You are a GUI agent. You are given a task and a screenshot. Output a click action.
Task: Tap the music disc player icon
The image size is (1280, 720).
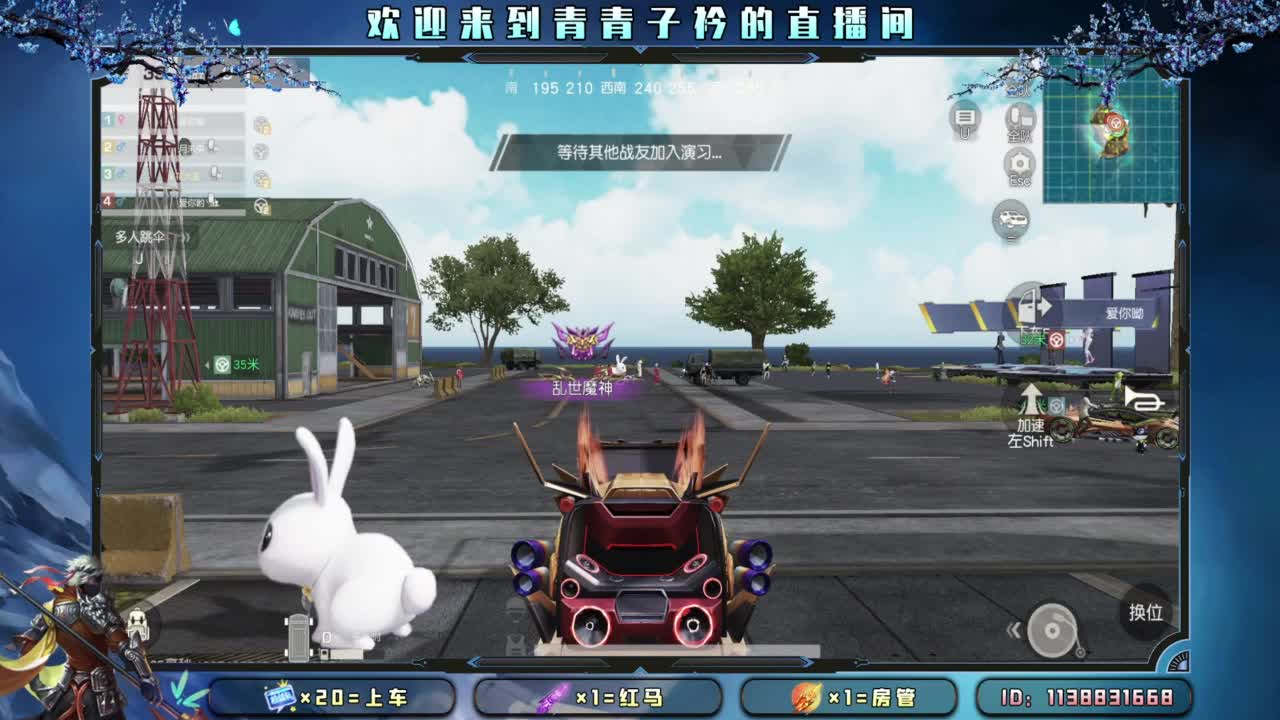1052,631
